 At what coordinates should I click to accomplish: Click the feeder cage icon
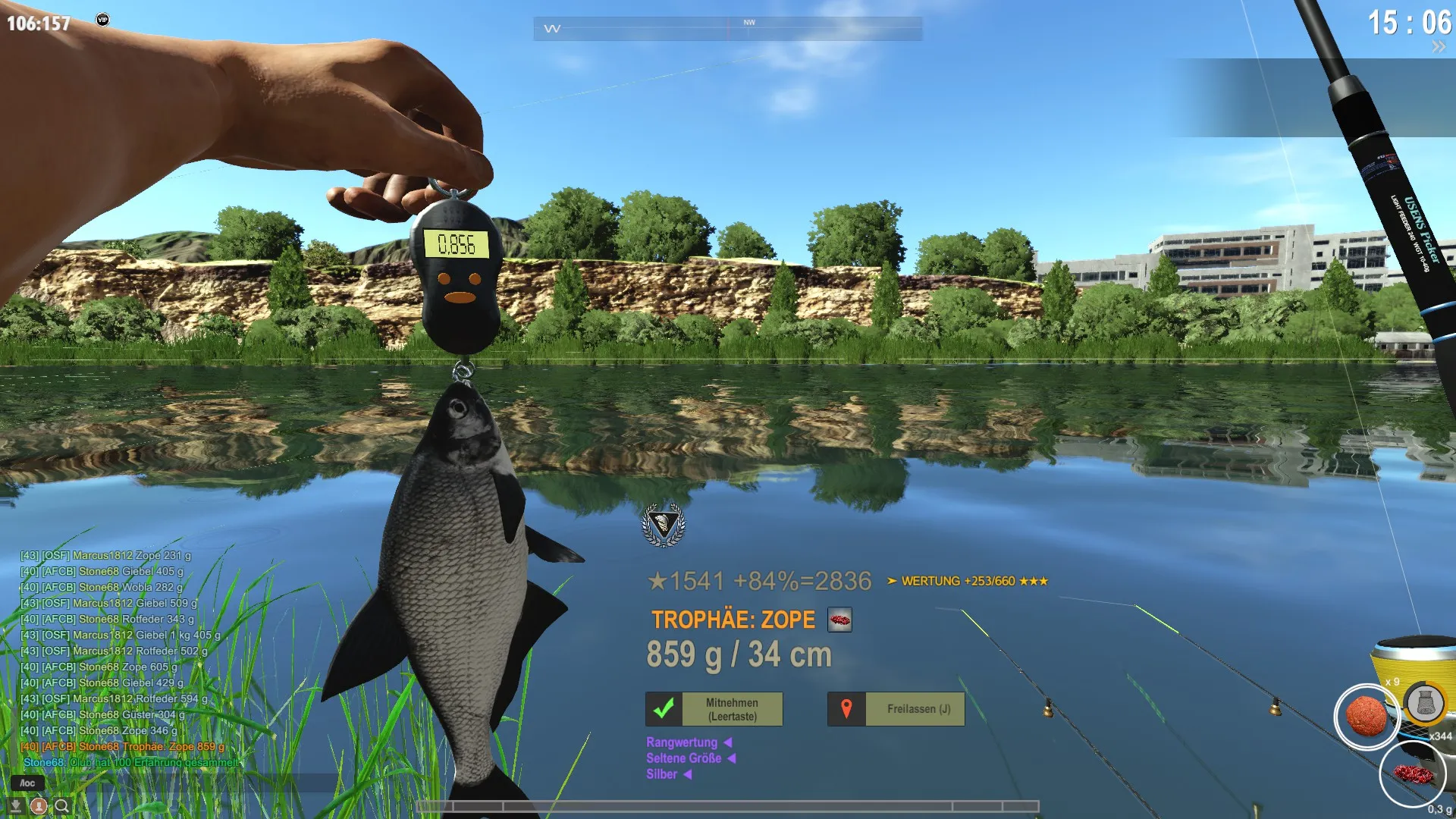(x=1425, y=703)
